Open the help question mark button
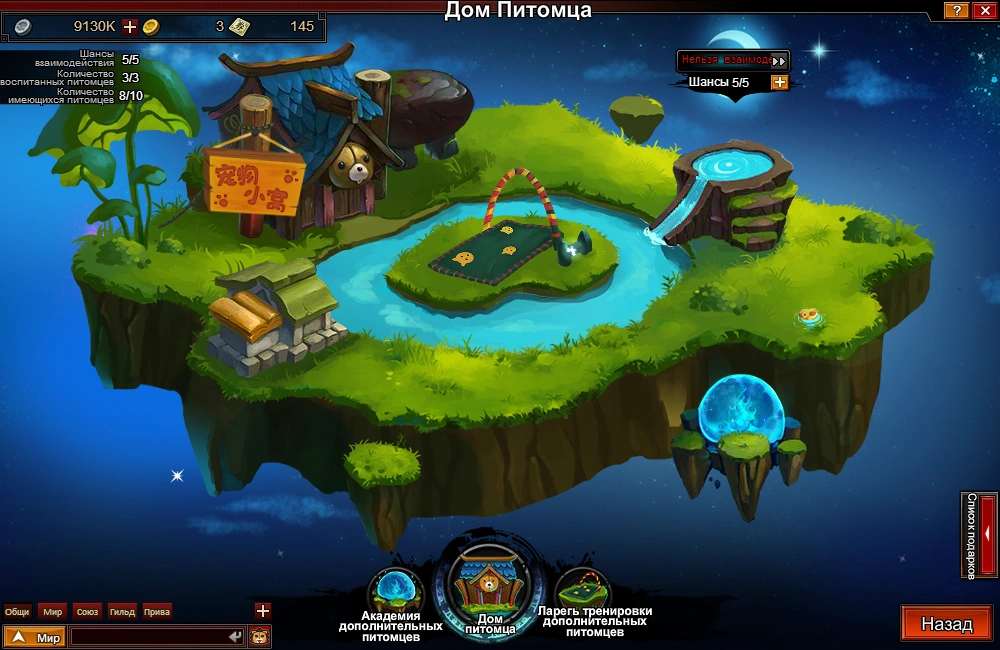 pos(956,10)
